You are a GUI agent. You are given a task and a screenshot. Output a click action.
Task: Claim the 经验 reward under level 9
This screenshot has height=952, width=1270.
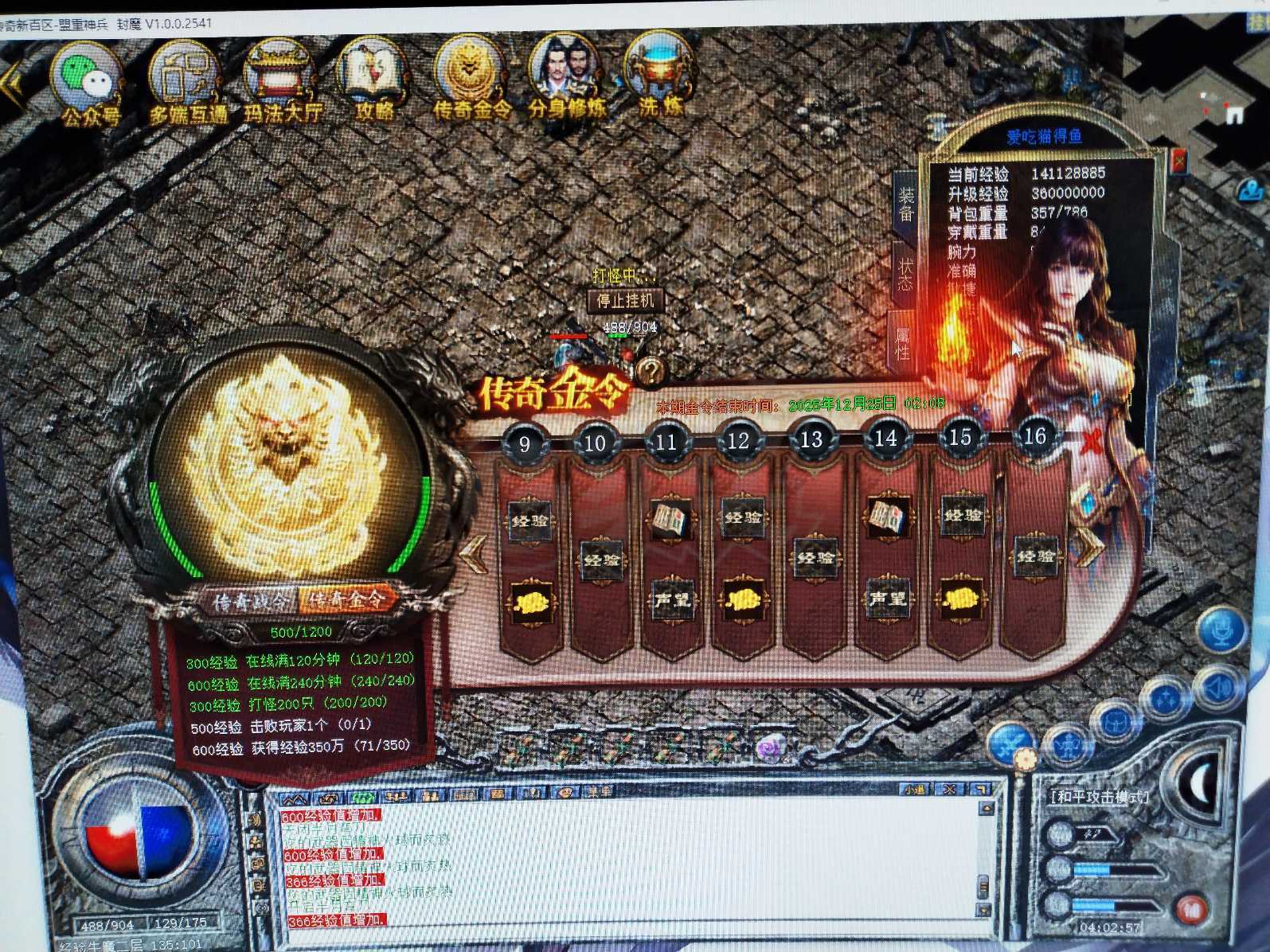coord(530,520)
